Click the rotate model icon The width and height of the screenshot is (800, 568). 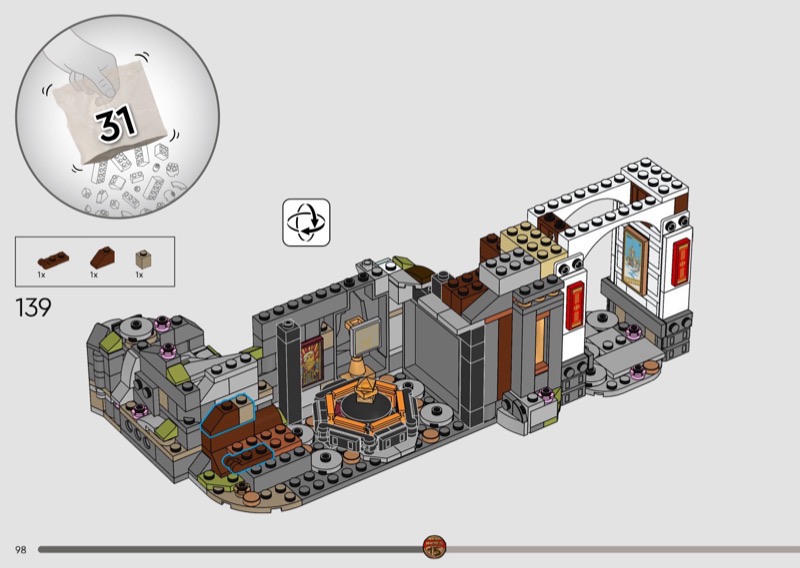coord(306,222)
